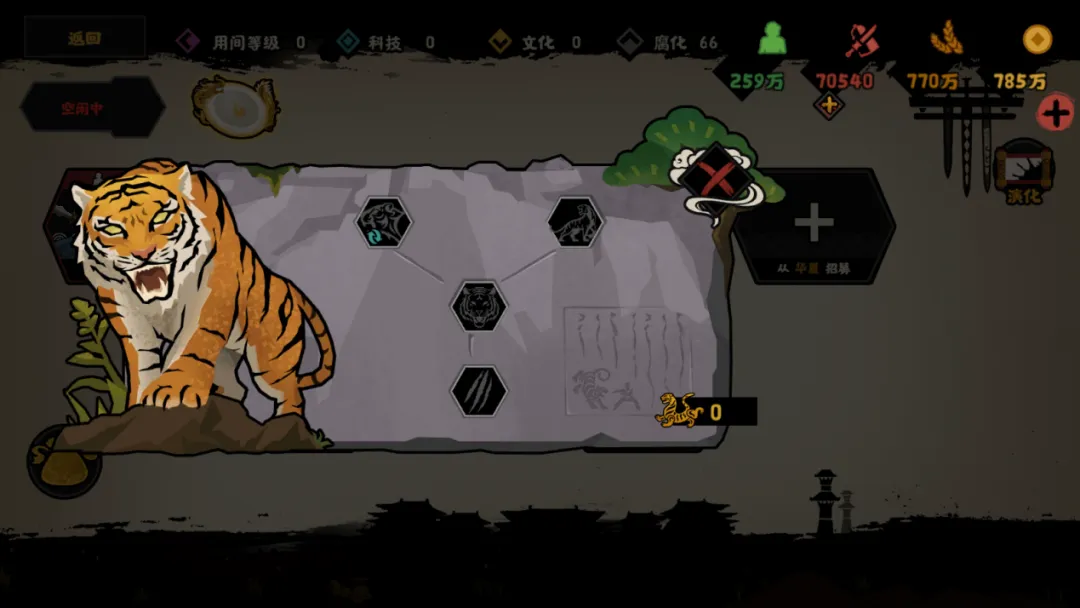
Task: Select the green population icon
Action: pyautogui.click(x=771, y=40)
